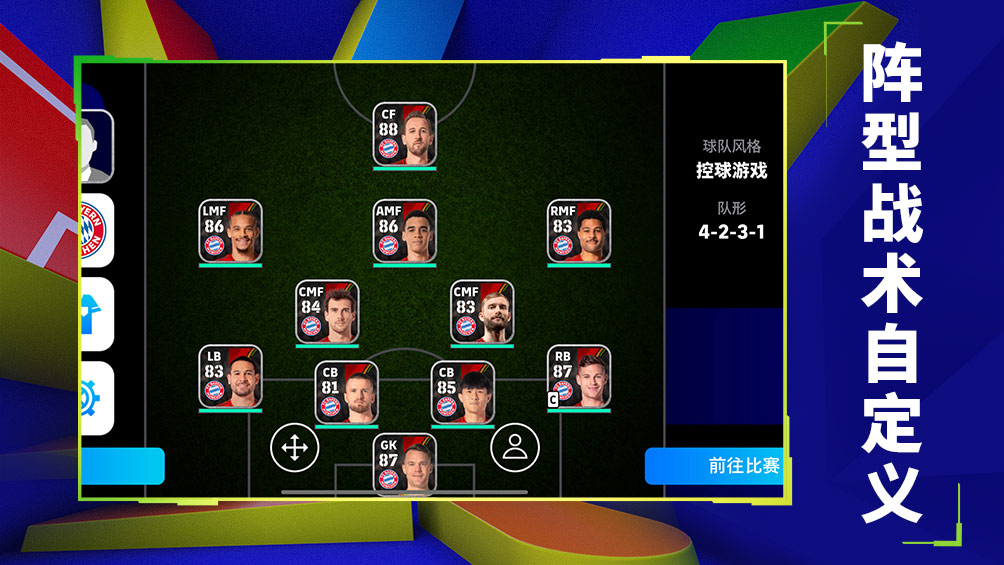Choose the LMF 86 player card
The height and width of the screenshot is (565, 1004).
pyautogui.click(x=230, y=231)
